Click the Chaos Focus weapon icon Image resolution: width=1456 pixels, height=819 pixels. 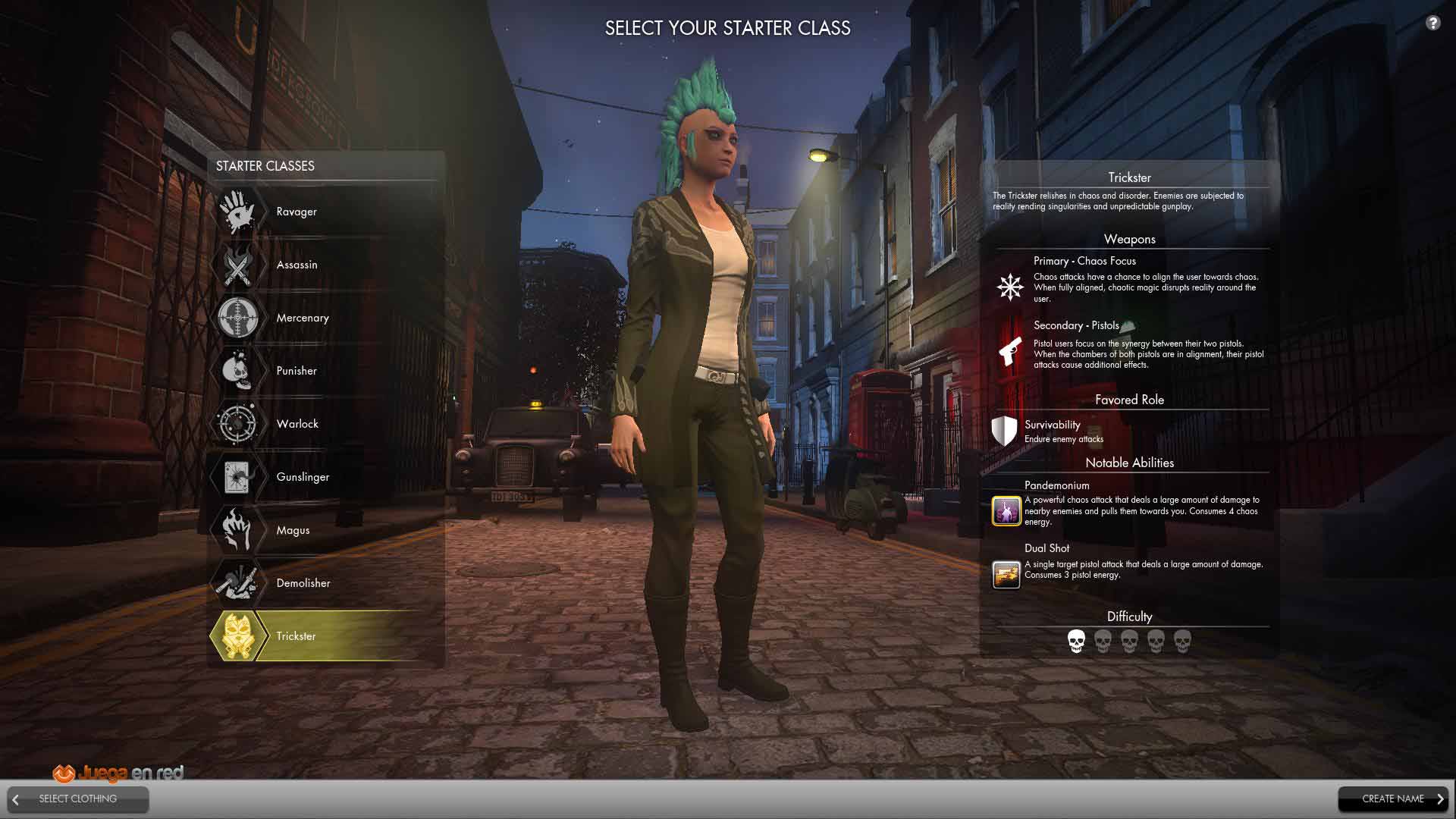click(x=1010, y=287)
